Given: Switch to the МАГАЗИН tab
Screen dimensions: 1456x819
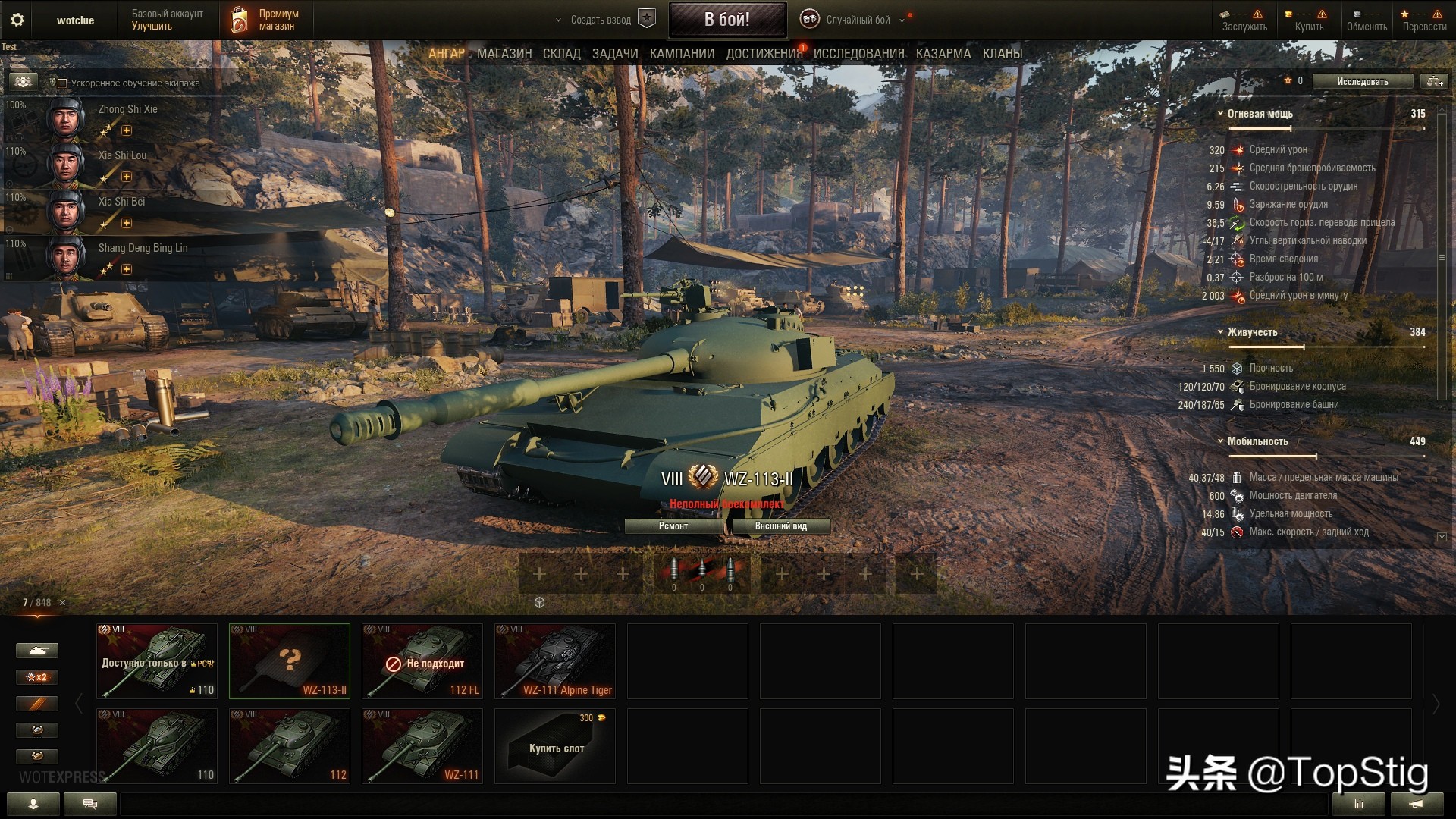Looking at the screenshot, I should click(x=504, y=54).
